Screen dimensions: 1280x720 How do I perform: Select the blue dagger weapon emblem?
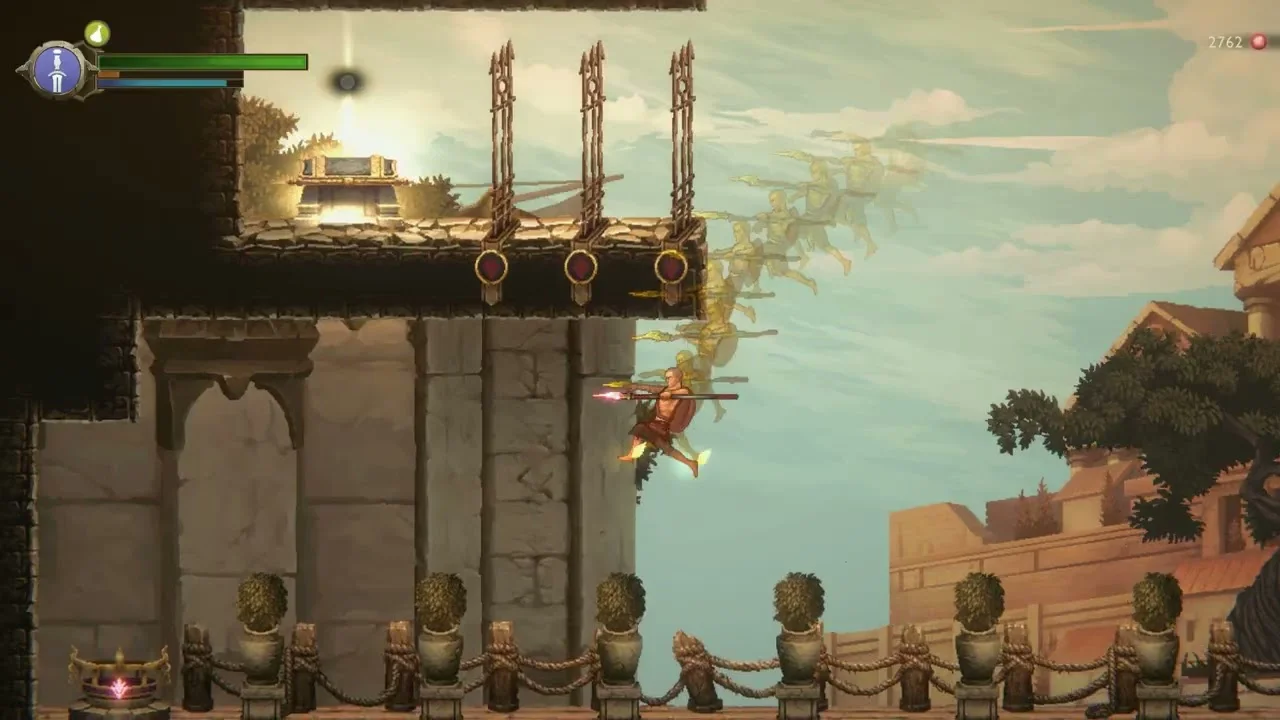57,69
